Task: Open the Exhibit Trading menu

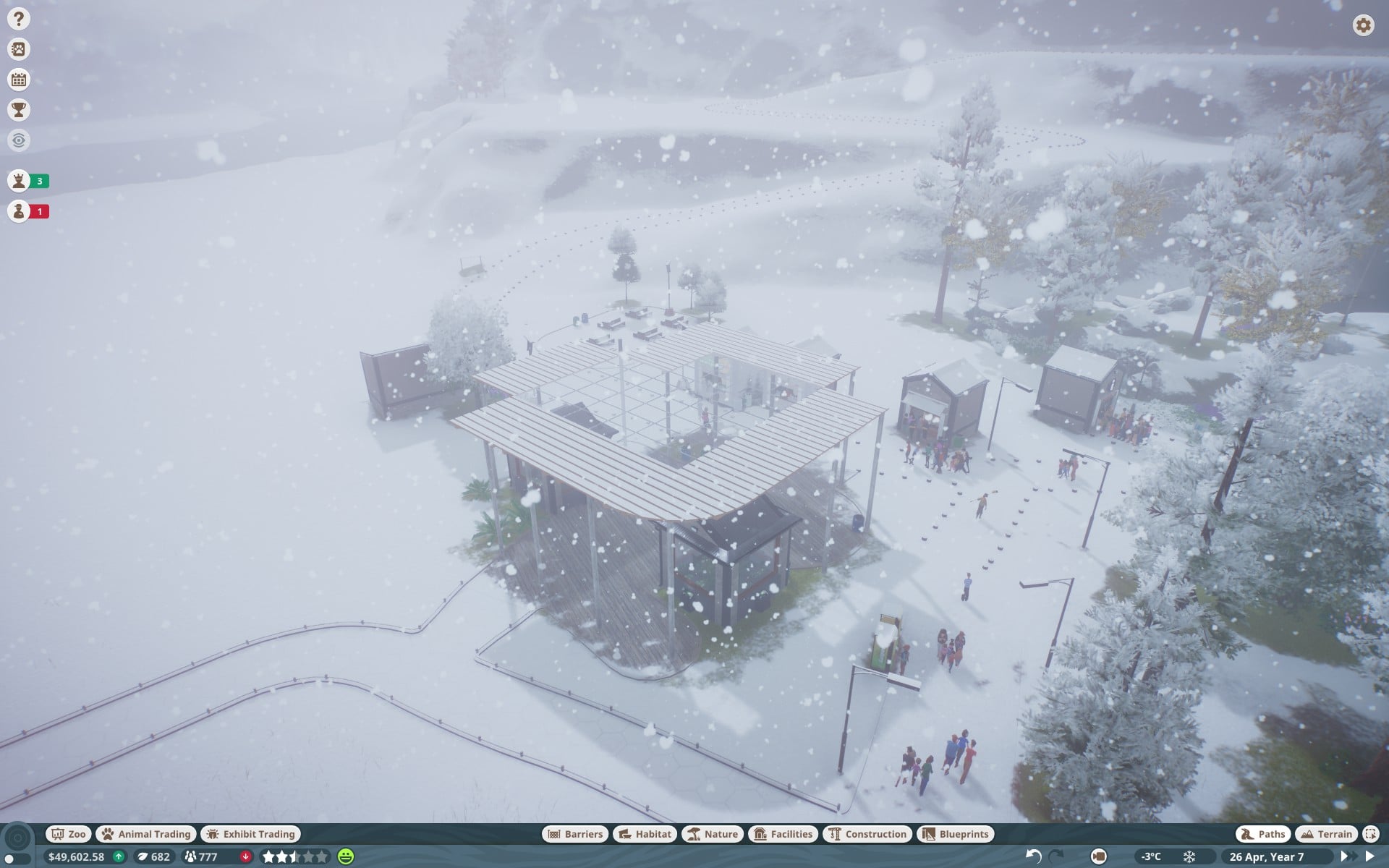Action: tap(250, 834)
